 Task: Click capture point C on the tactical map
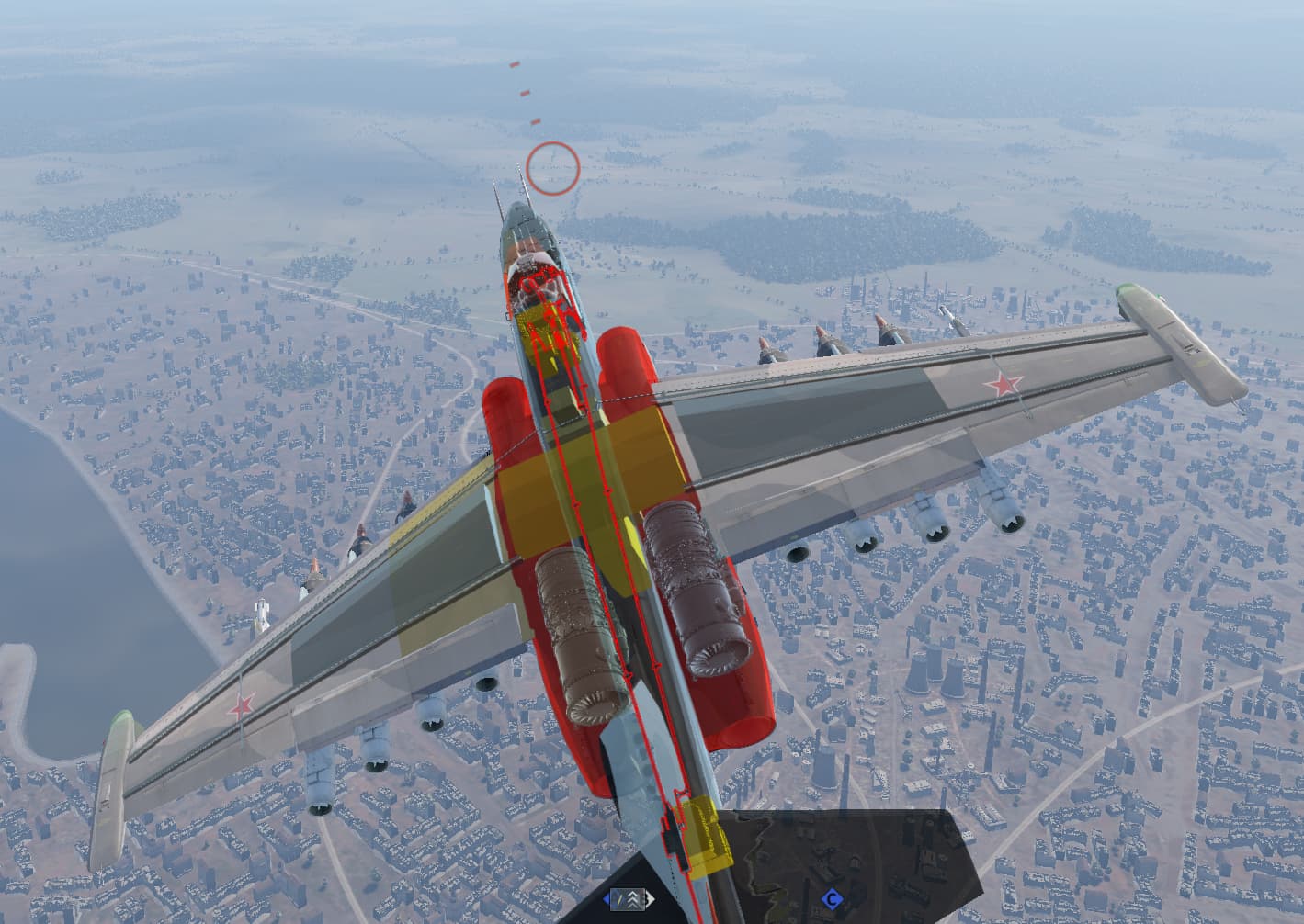tap(832, 898)
